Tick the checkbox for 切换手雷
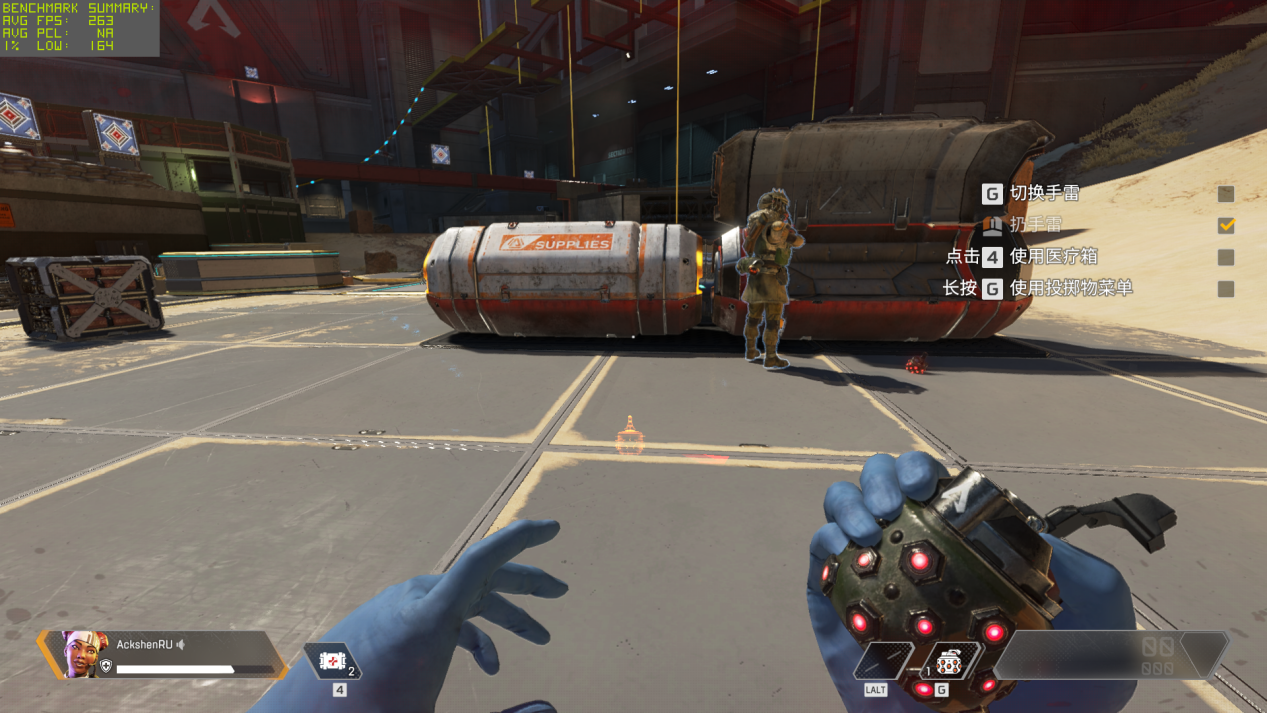The height and width of the screenshot is (713, 1267). click(1226, 194)
